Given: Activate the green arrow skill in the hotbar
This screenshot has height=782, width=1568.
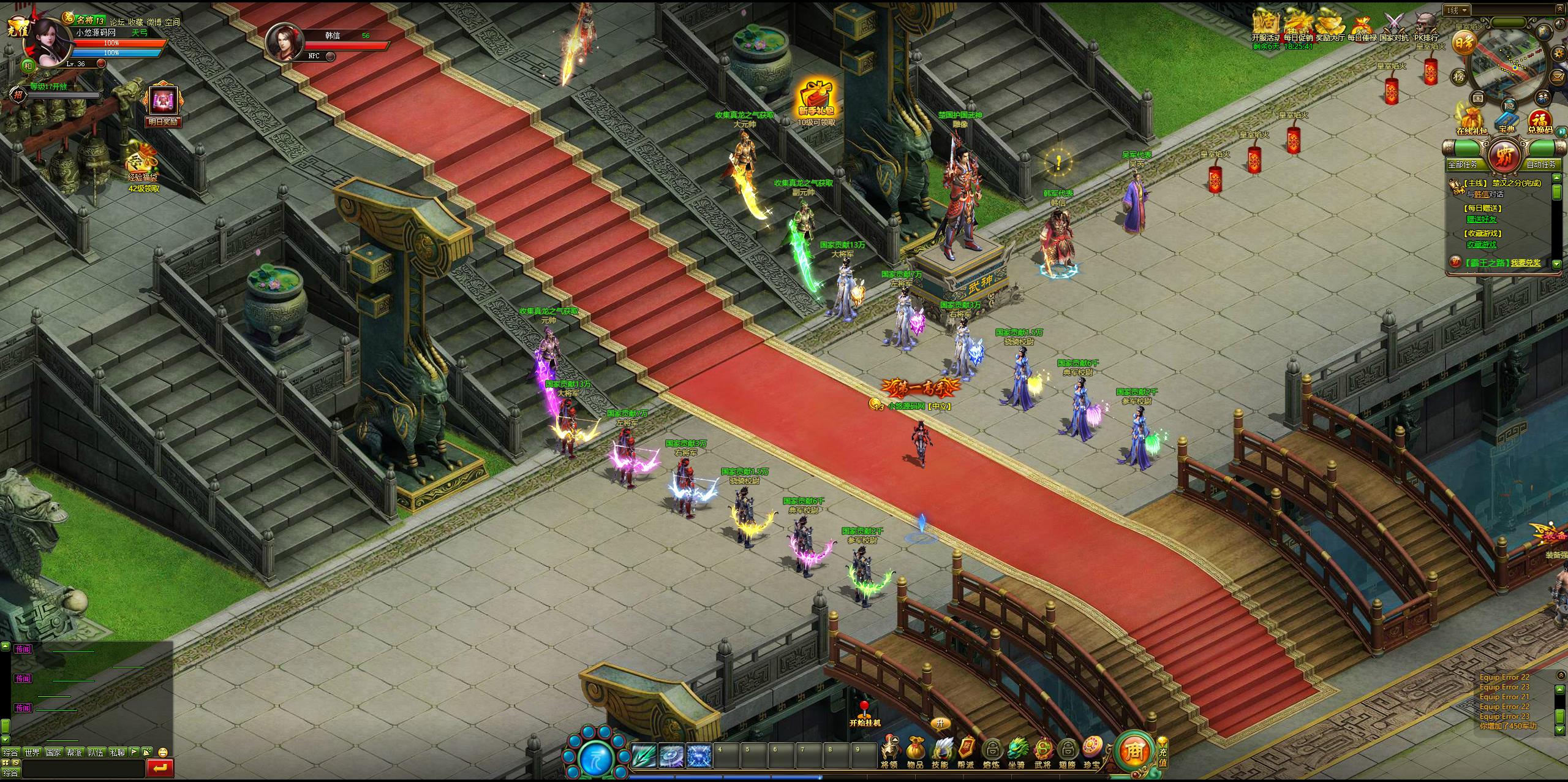Looking at the screenshot, I should (x=644, y=756).
